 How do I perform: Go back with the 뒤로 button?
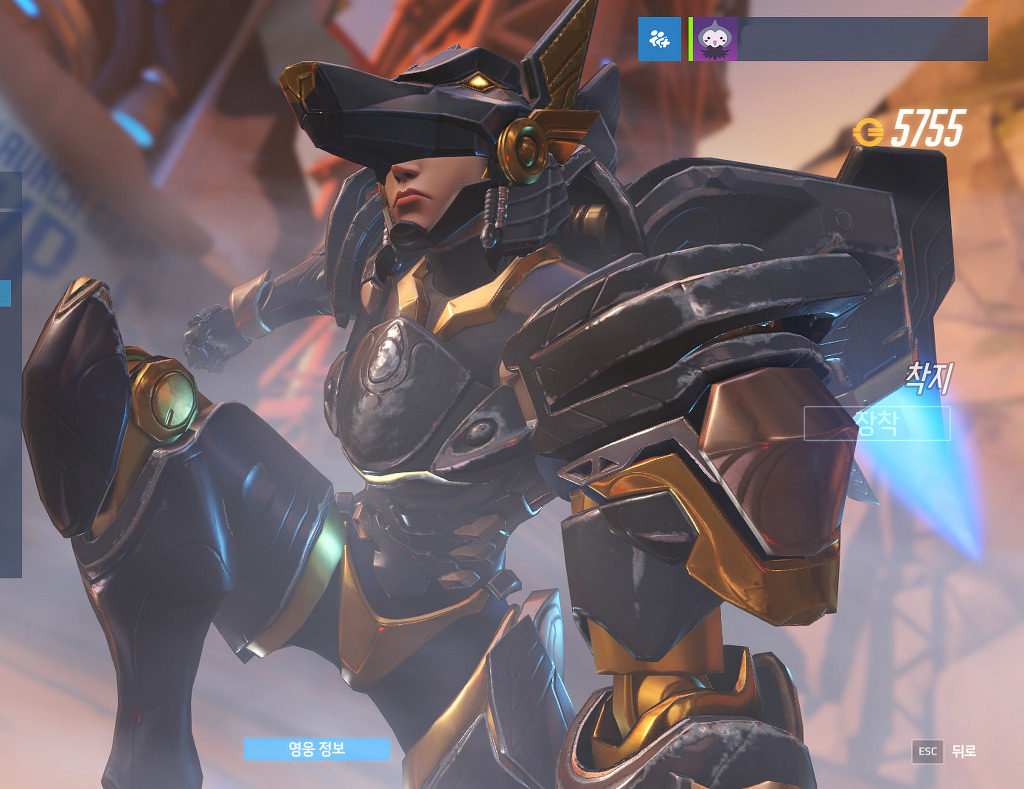[x=944, y=752]
